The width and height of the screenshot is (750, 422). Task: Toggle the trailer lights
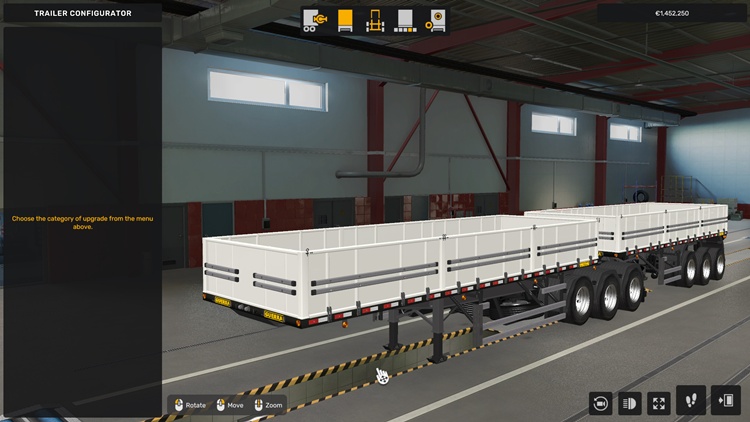[x=629, y=403]
